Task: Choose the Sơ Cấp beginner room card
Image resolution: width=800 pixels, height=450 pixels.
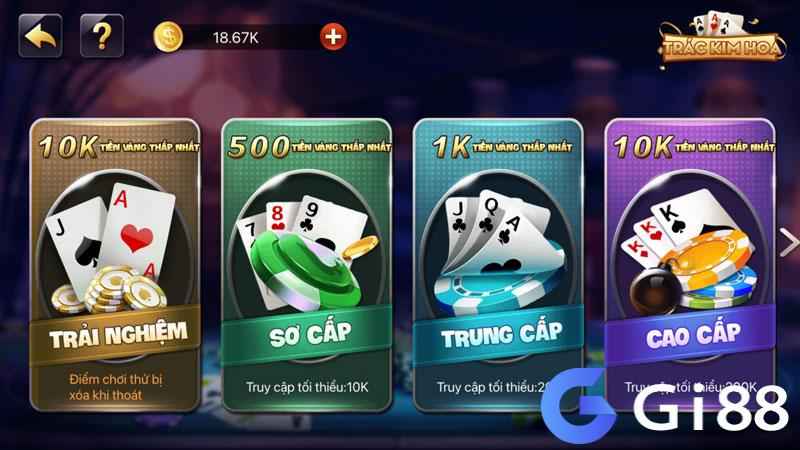Action: tap(305, 265)
